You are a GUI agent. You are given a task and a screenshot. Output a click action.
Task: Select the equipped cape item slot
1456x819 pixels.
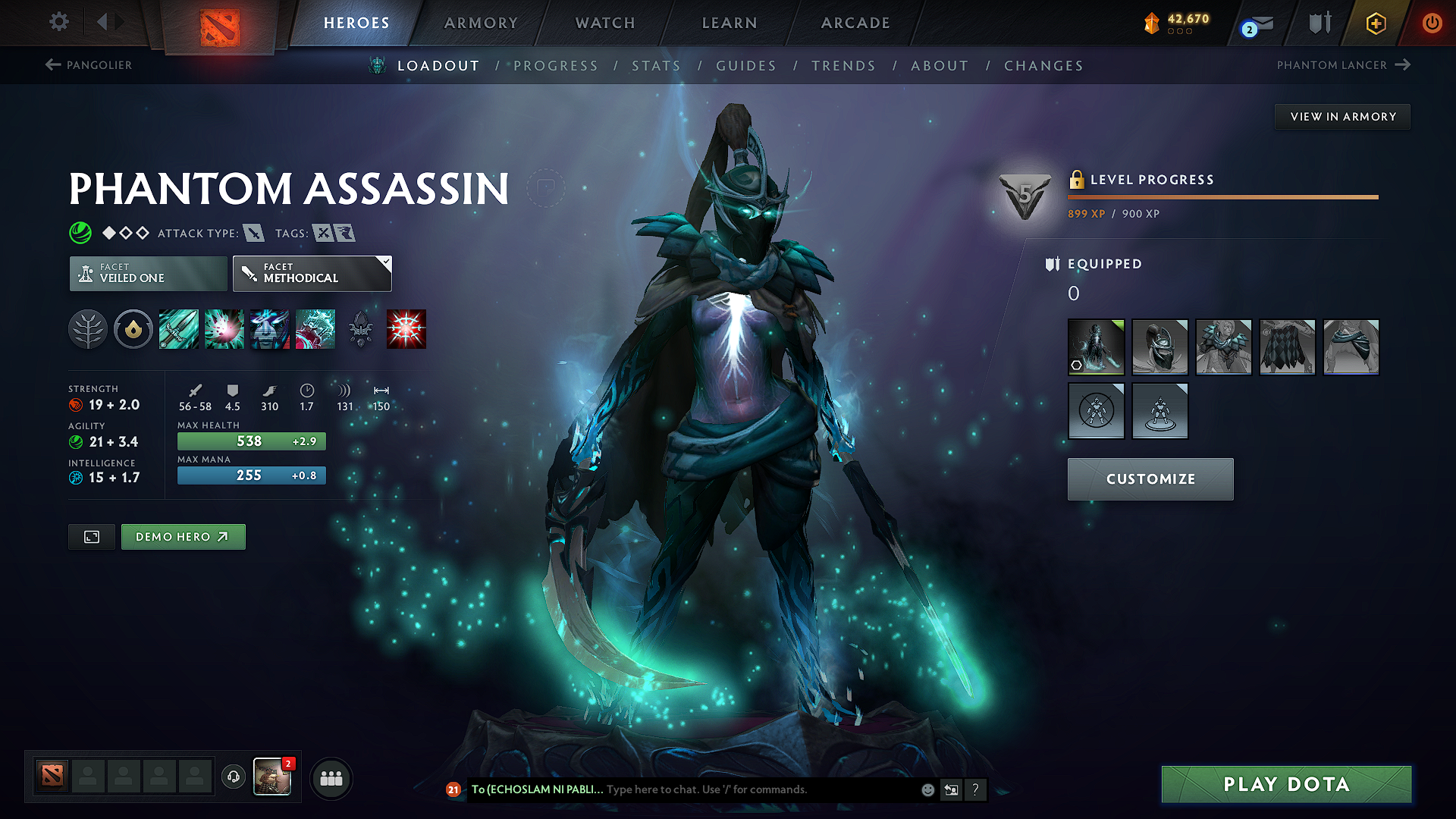pyautogui.click(x=1287, y=347)
